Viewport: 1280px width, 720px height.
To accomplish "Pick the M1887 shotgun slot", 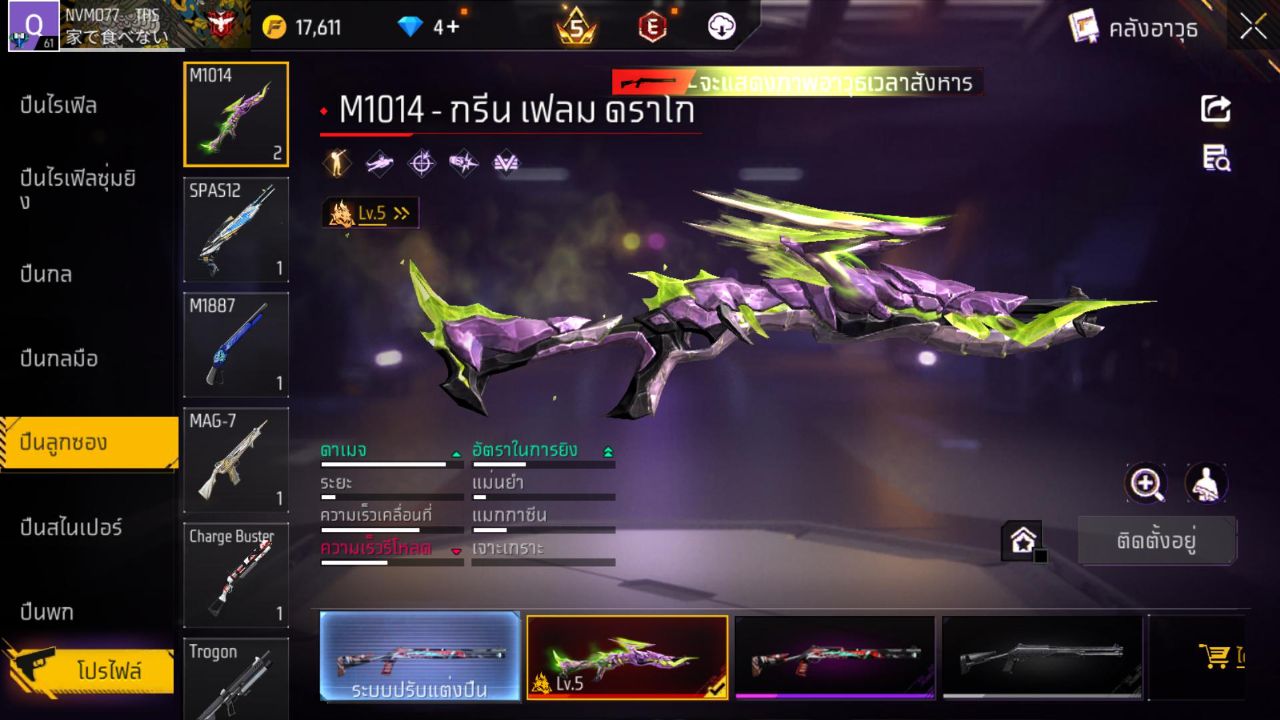I will [x=236, y=344].
